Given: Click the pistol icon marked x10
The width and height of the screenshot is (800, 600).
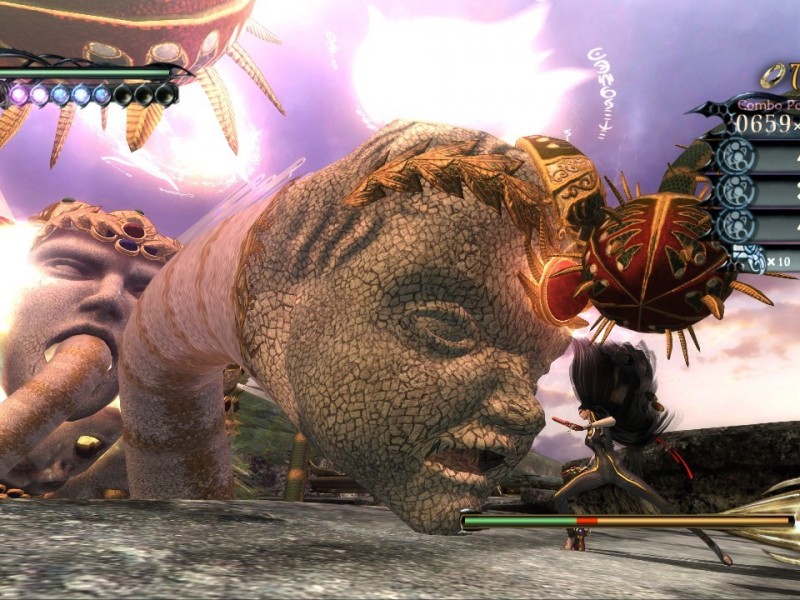Looking at the screenshot, I should pyautogui.click(x=750, y=259).
